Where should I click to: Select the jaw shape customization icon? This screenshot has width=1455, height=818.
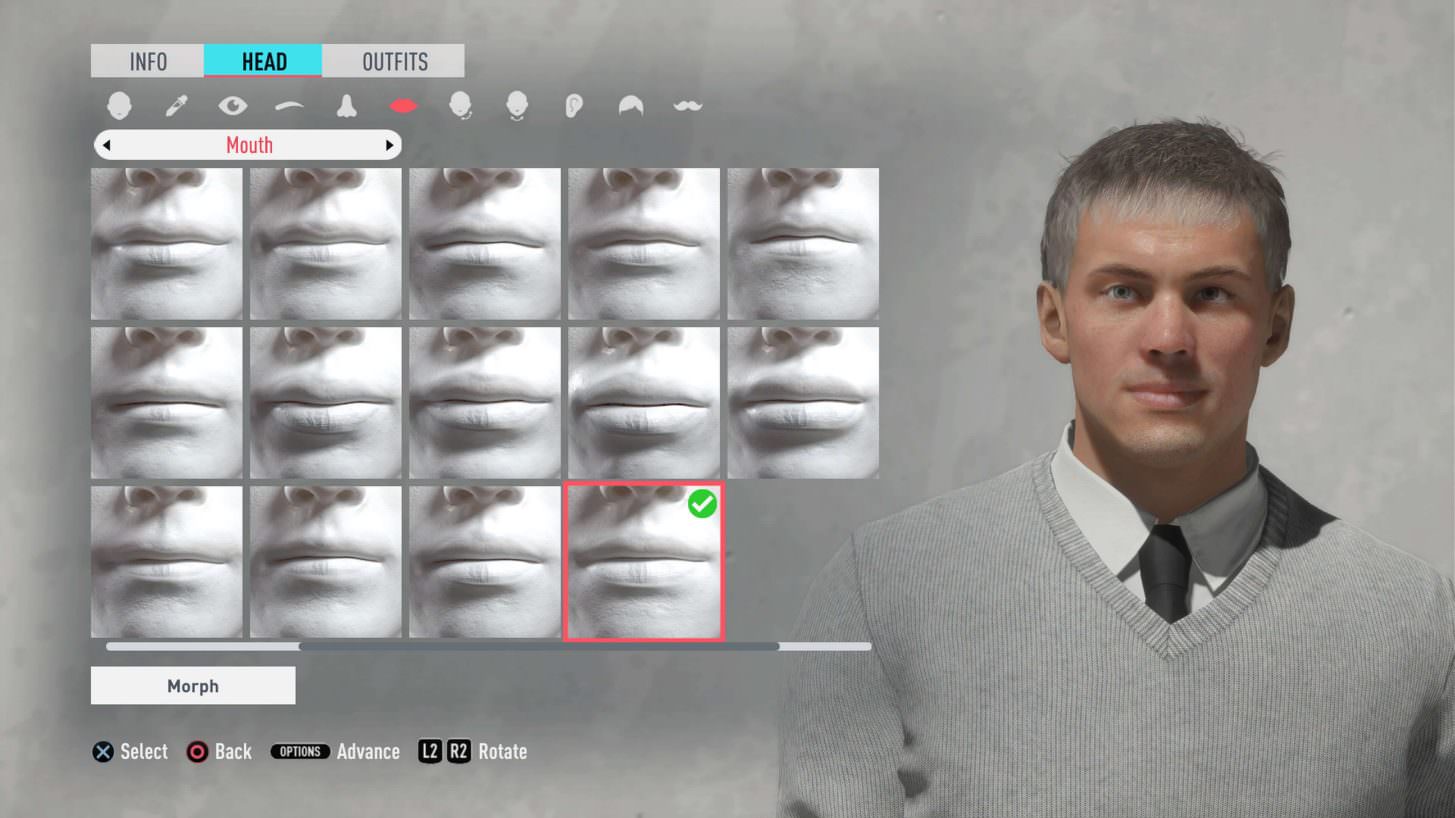pyautogui.click(x=459, y=103)
